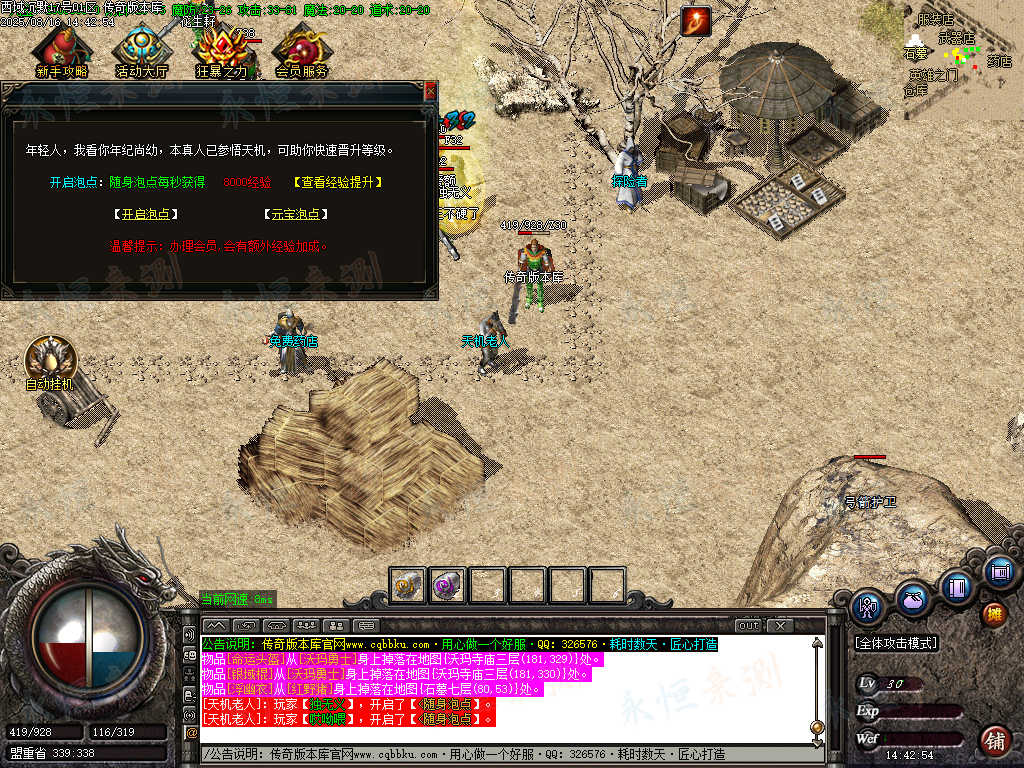This screenshot has width=1024, height=768.
Task: Open the 新手攻略 beginner guide icon
Action: tap(61, 50)
